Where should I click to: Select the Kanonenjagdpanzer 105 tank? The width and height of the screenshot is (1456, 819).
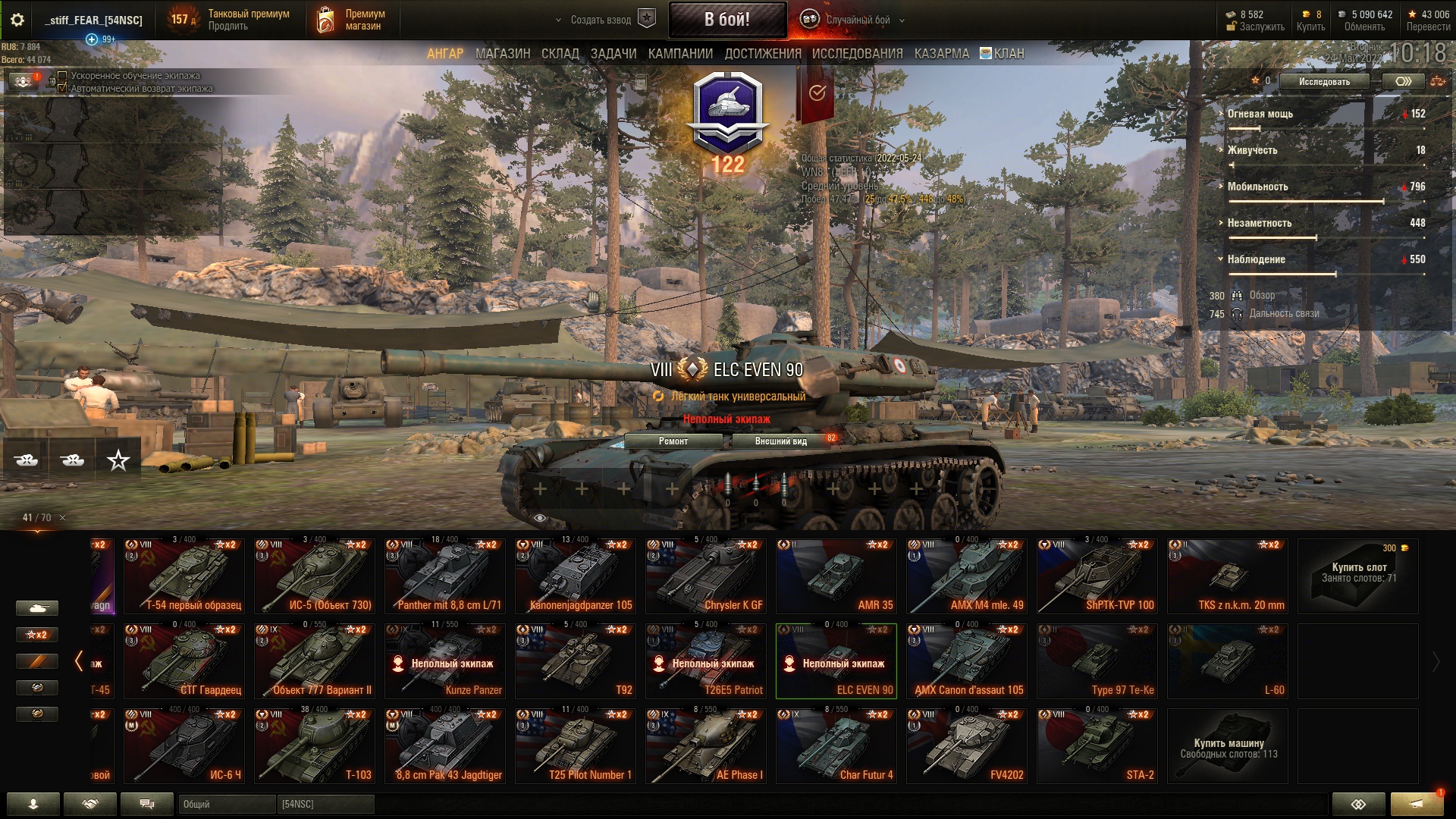tap(576, 576)
